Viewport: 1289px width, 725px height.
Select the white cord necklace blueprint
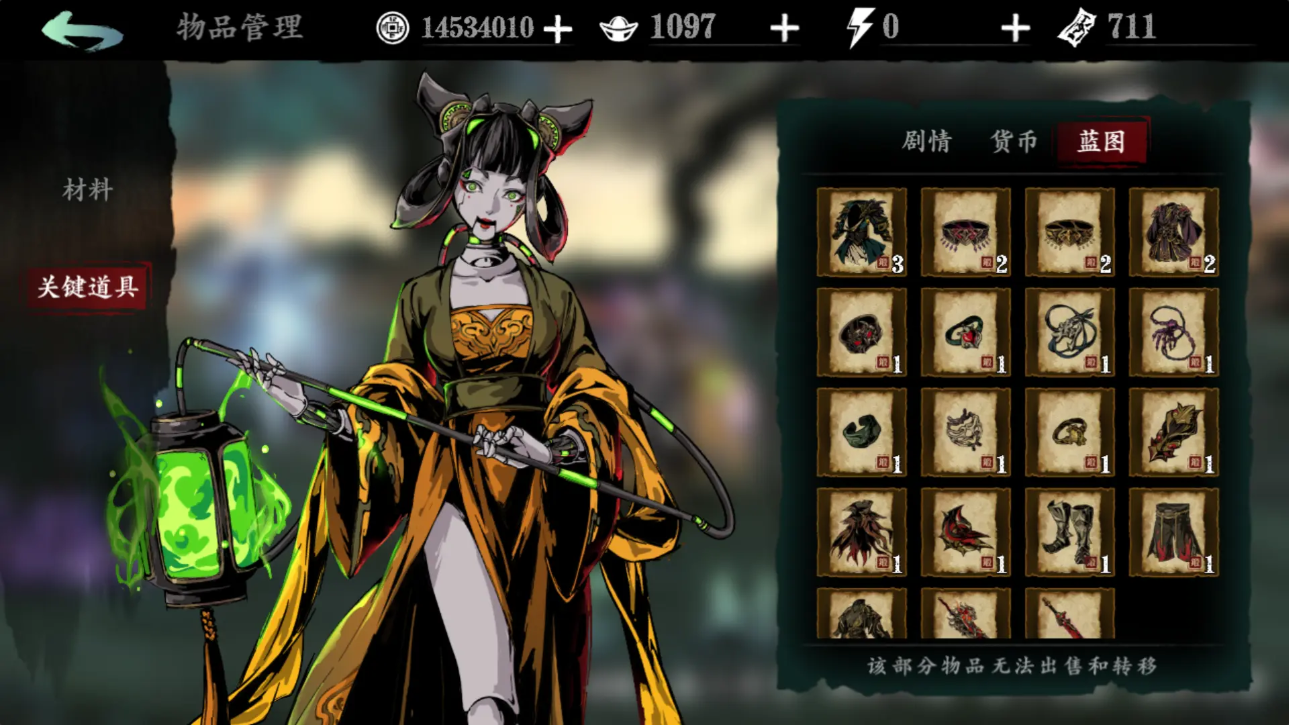pos(1069,332)
